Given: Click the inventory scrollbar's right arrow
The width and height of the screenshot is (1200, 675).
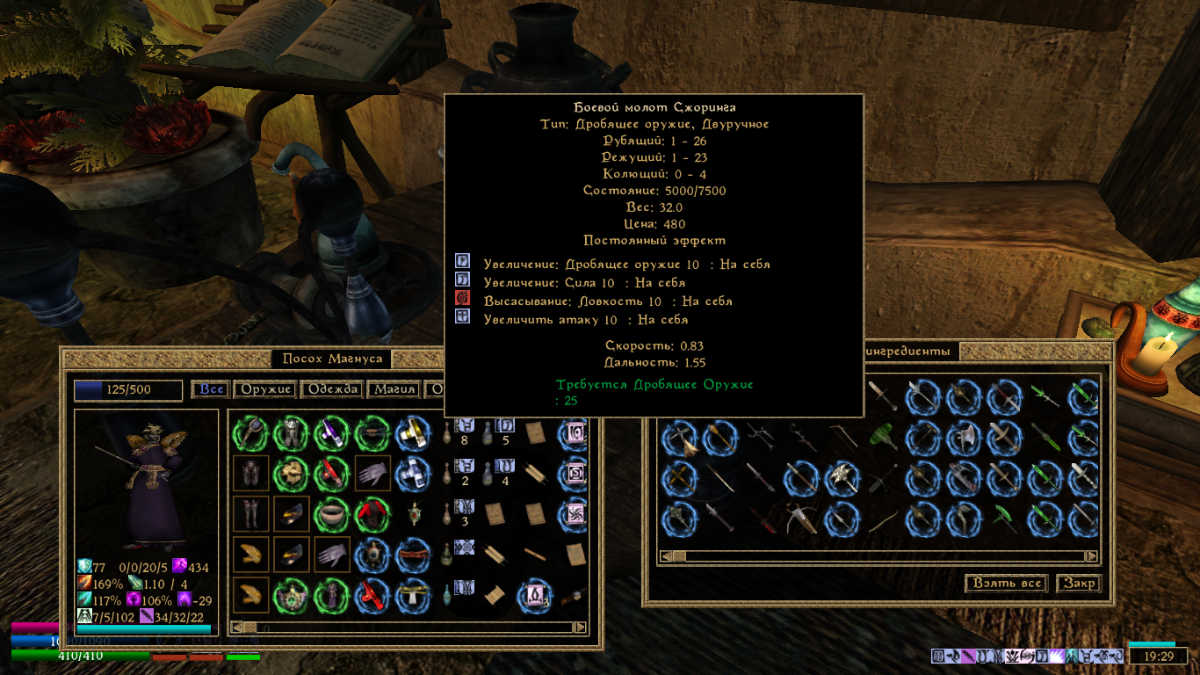Looking at the screenshot, I should [590, 627].
